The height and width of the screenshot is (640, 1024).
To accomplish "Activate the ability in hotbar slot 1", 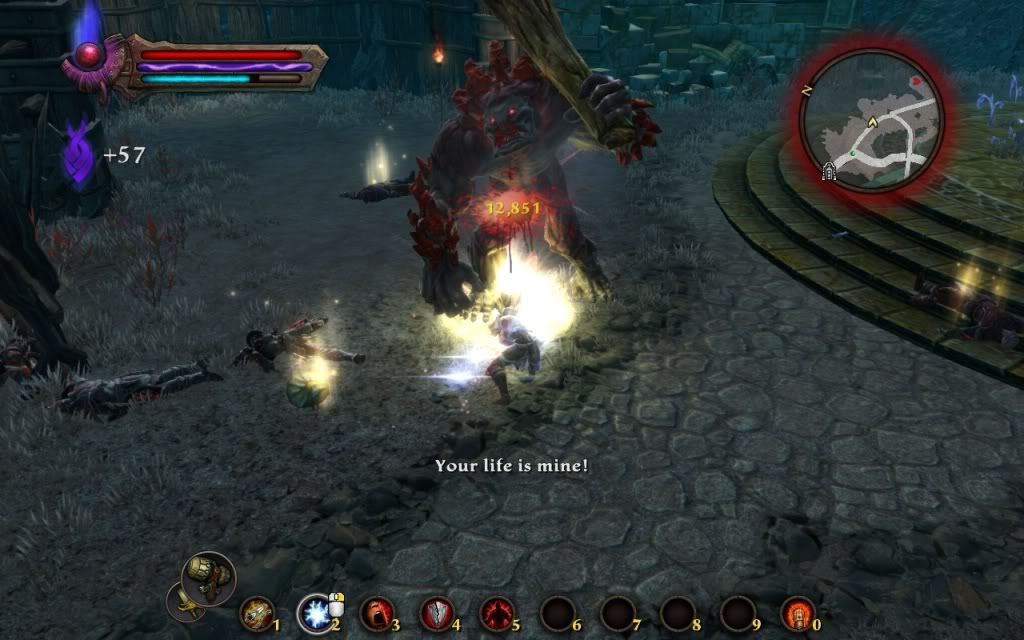I will 257,612.
